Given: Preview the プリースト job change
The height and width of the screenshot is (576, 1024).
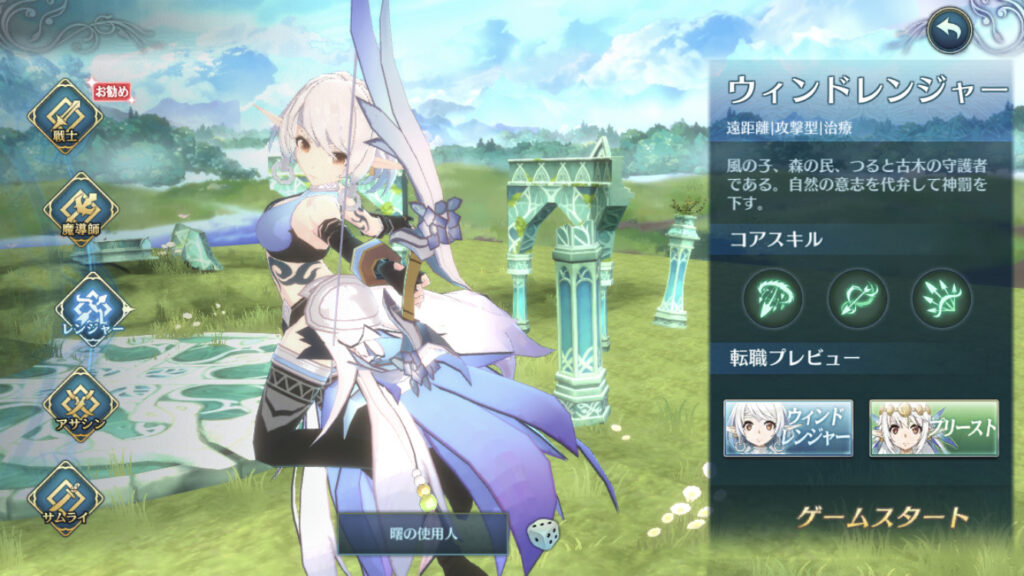Looking at the screenshot, I should tap(934, 428).
